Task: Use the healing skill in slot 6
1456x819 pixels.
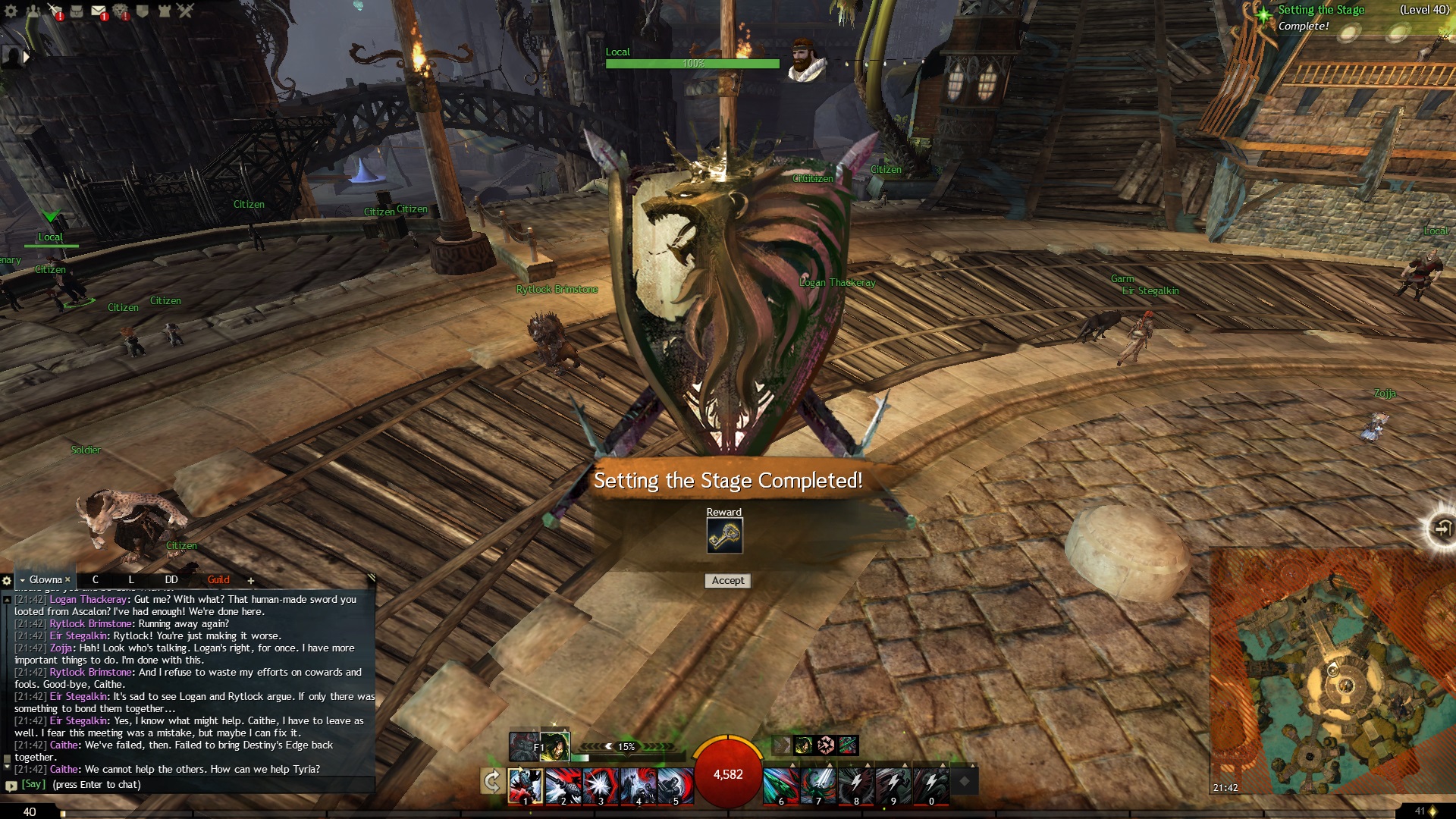Action: coord(780,785)
